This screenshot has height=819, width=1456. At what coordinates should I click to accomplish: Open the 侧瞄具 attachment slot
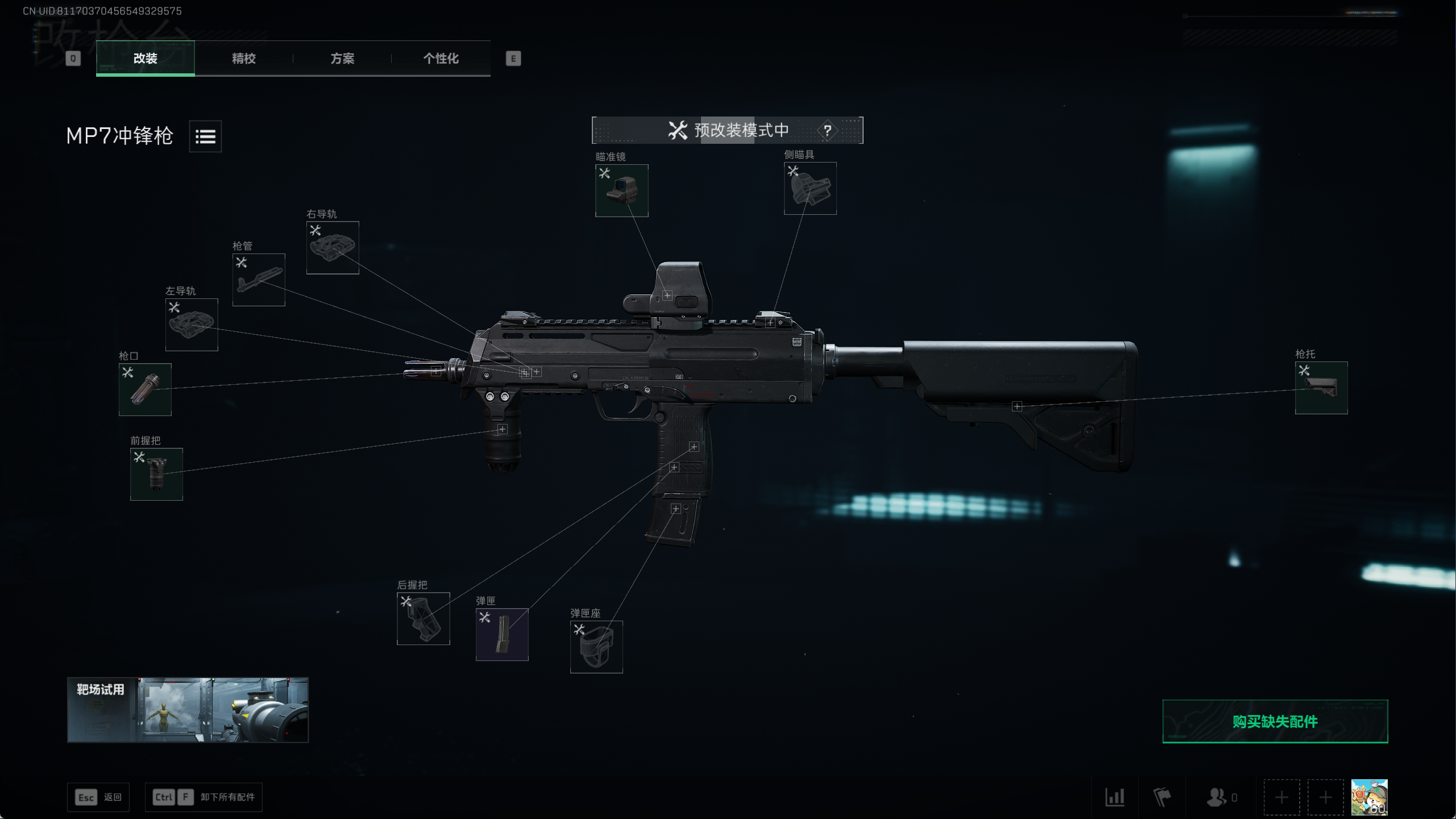tap(810, 188)
